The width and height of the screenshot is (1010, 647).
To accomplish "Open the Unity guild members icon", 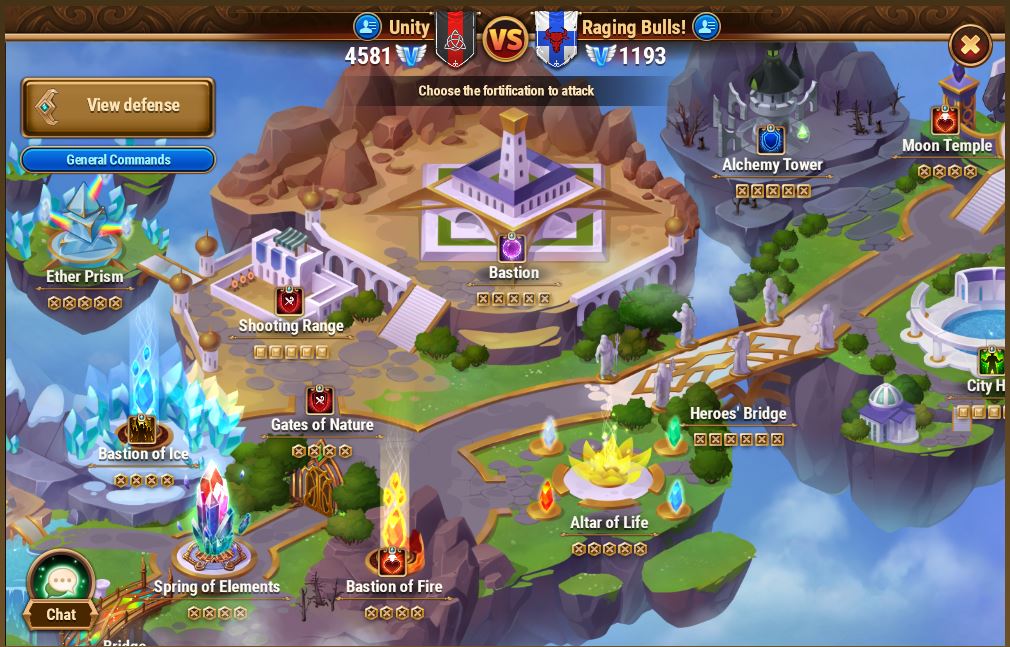I will pyautogui.click(x=368, y=26).
